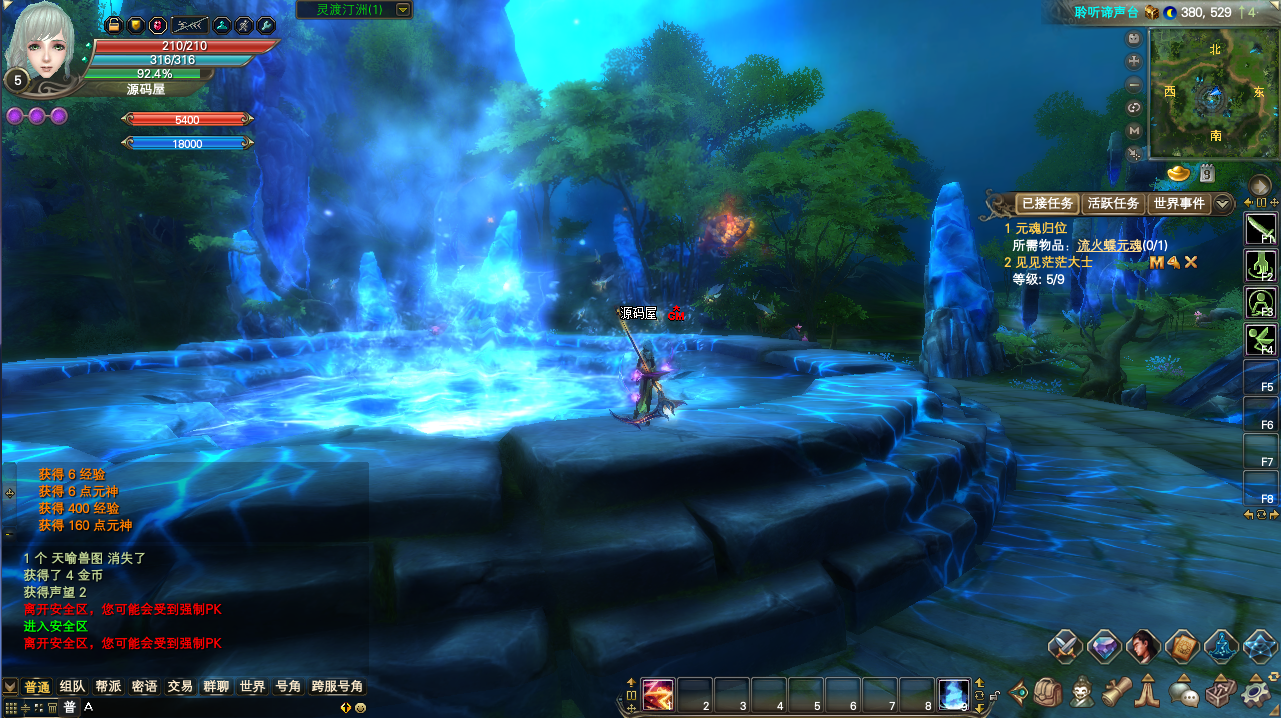
Task: Open the 灵渡汀洲 channel dropdown
Action: pos(403,10)
